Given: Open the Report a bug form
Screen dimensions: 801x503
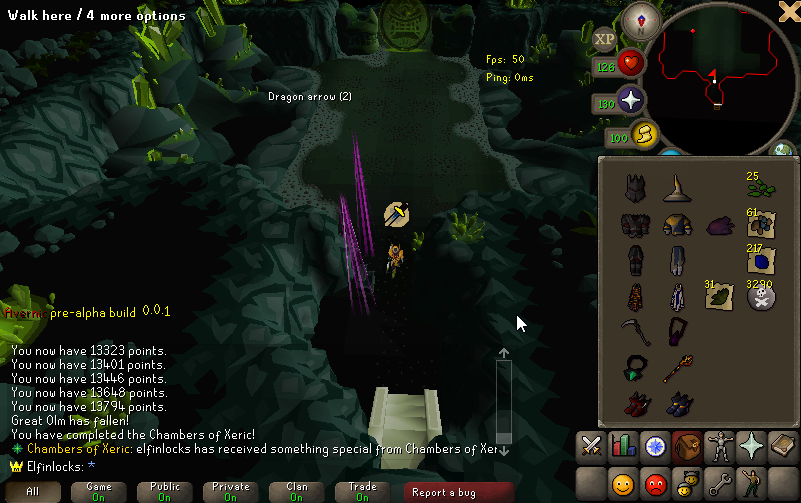Looking at the screenshot, I should (x=443, y=491).
